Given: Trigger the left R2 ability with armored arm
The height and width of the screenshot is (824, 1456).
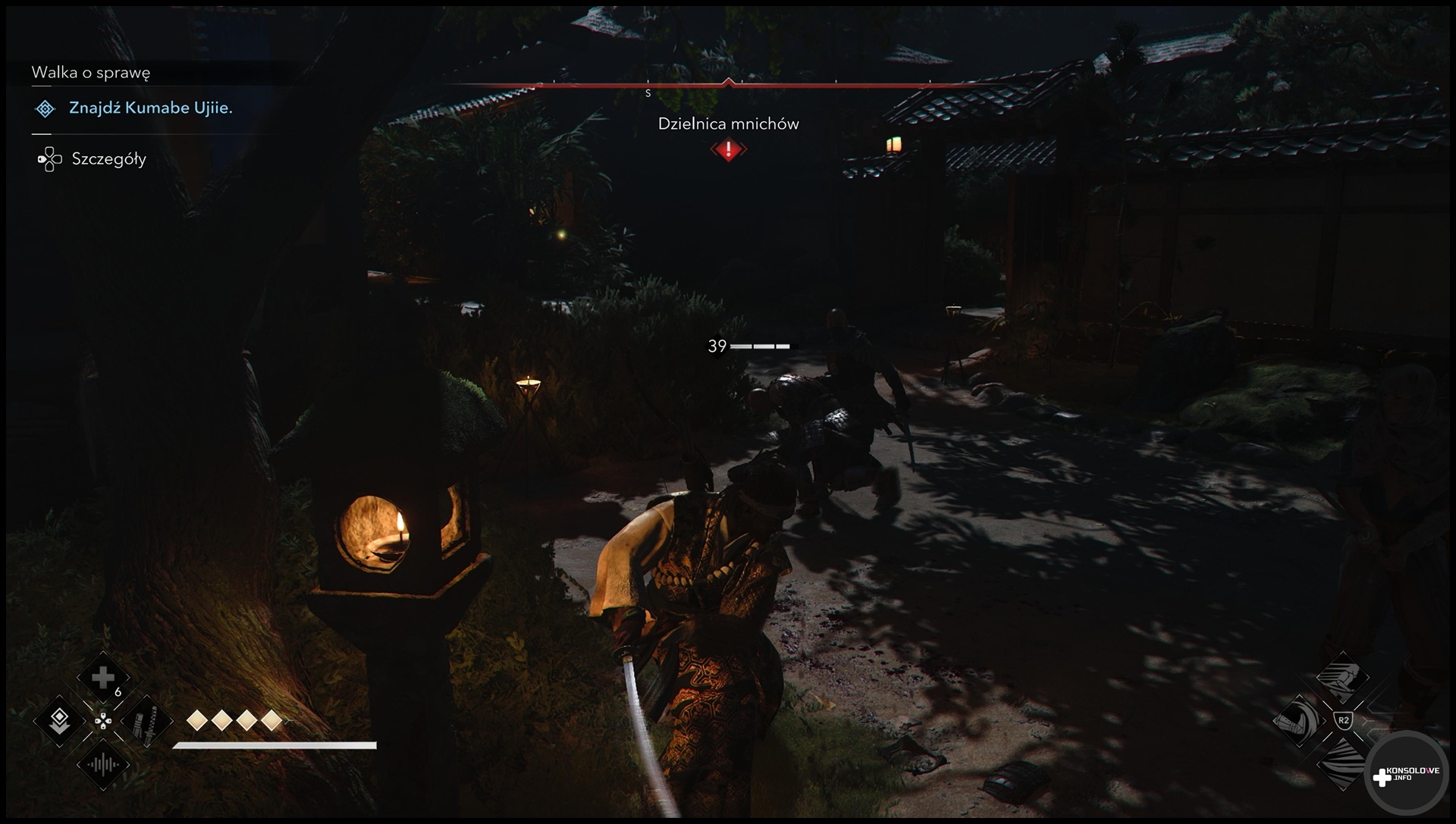Looking at the screenshot, I should (1298, 720).
